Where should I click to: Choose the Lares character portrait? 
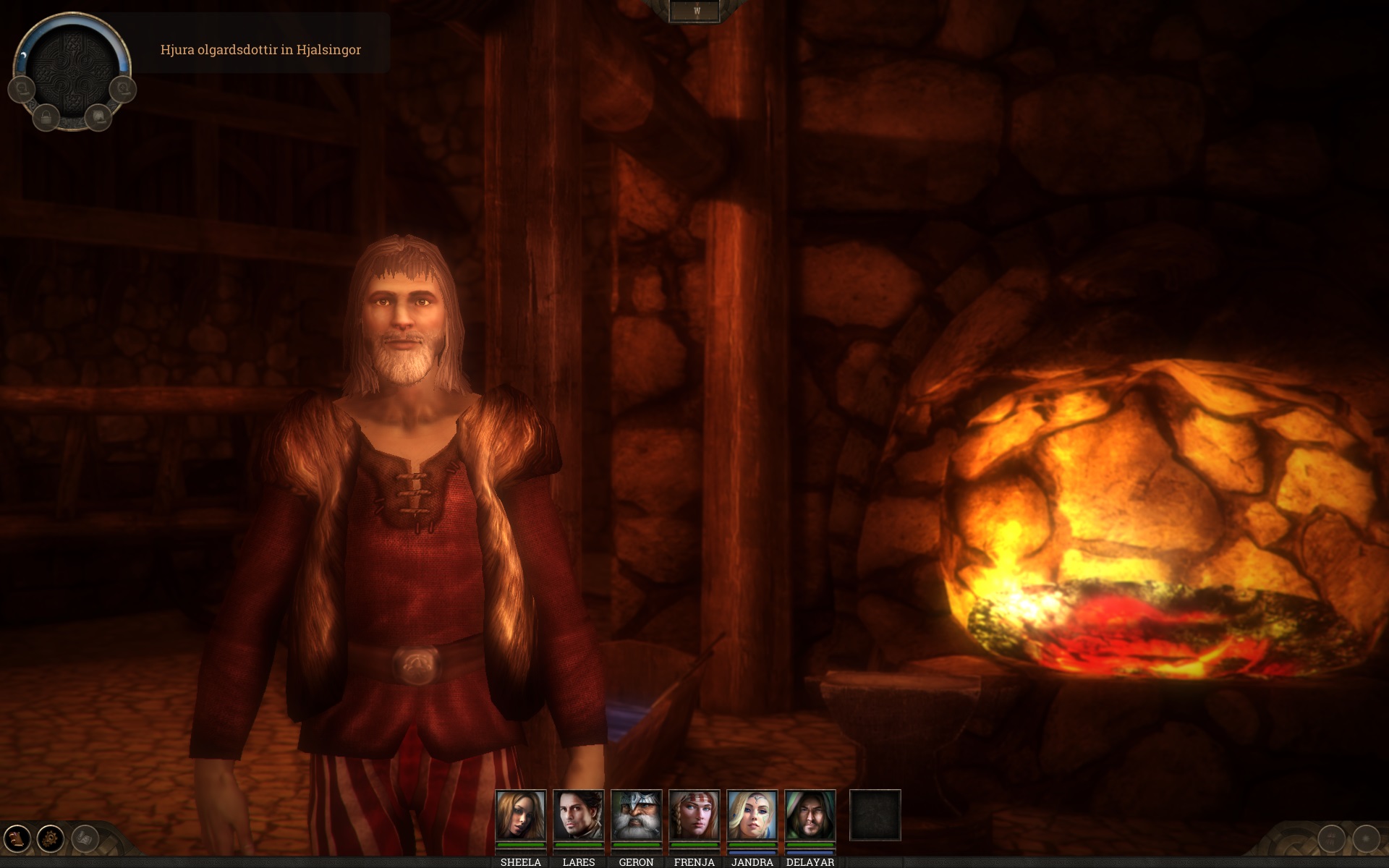point(578,815)
